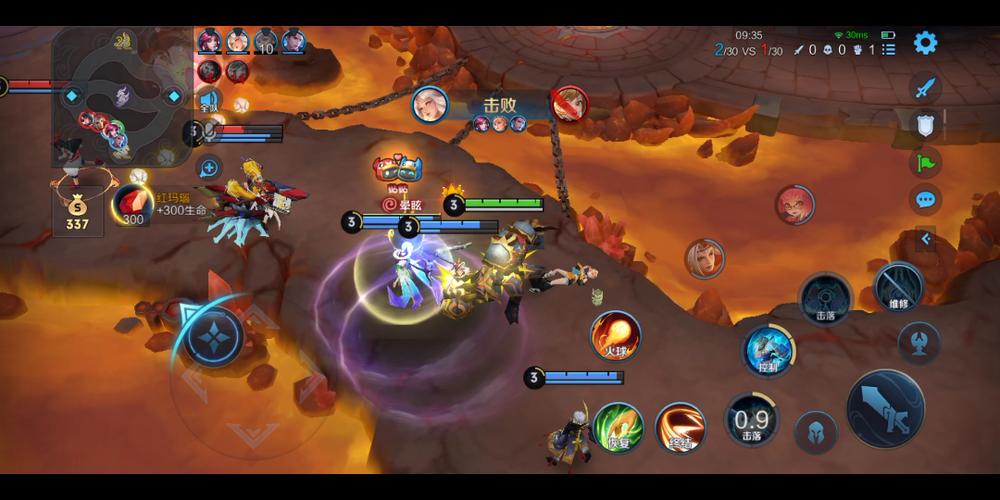1000x500 pixels.
Task: Toggle the microphone button
Action: click(209, 131)
